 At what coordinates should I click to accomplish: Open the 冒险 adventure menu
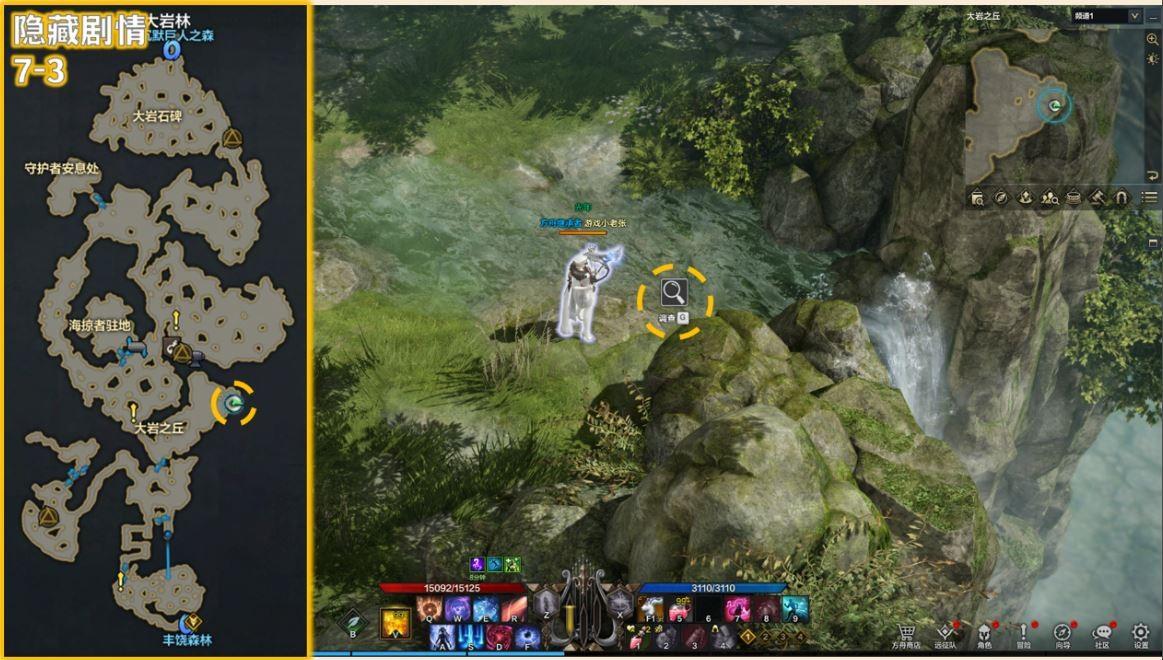point(1024,634)
